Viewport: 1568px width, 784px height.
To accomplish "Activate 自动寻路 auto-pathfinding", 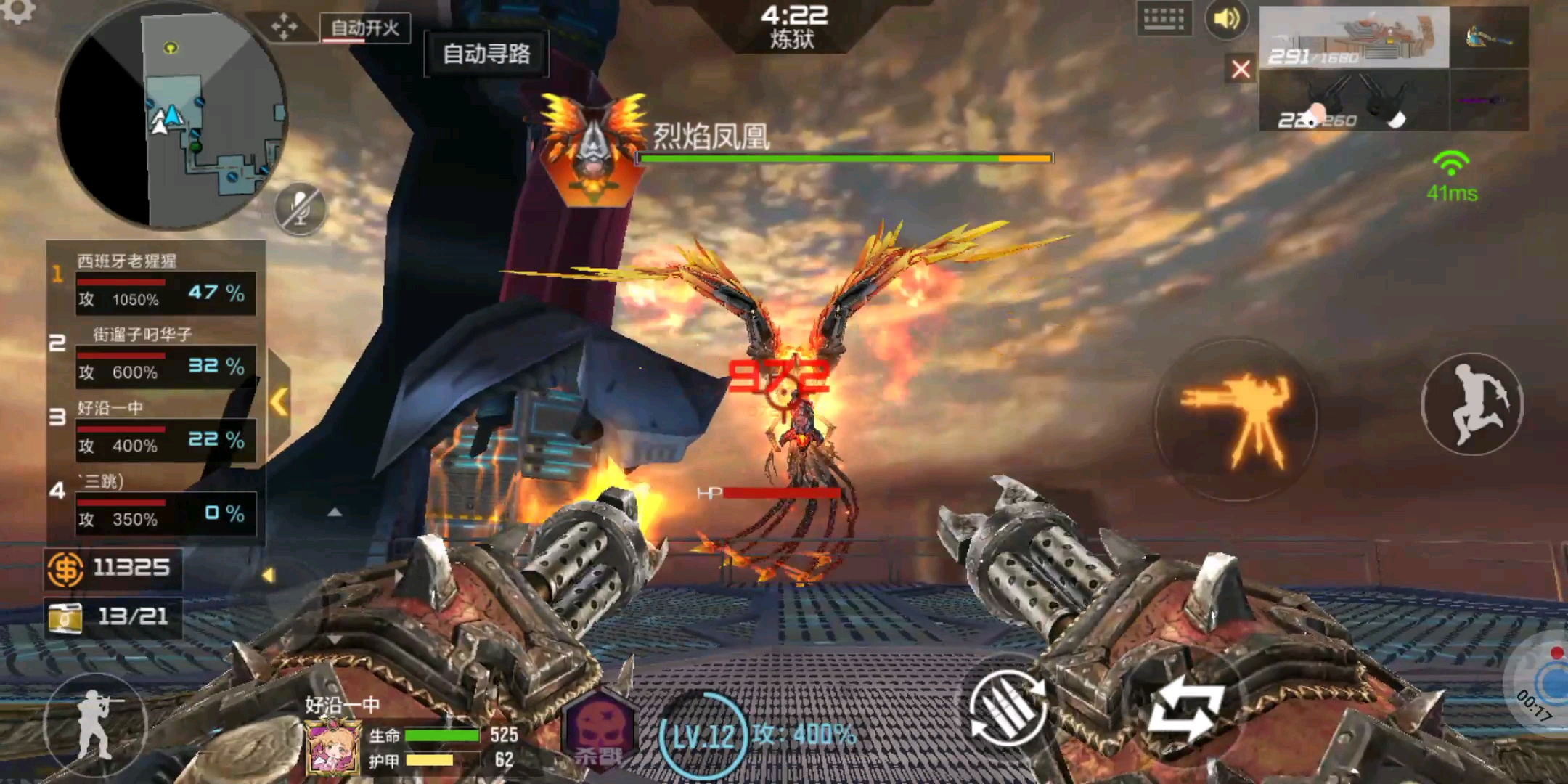I will pos(486,54).
